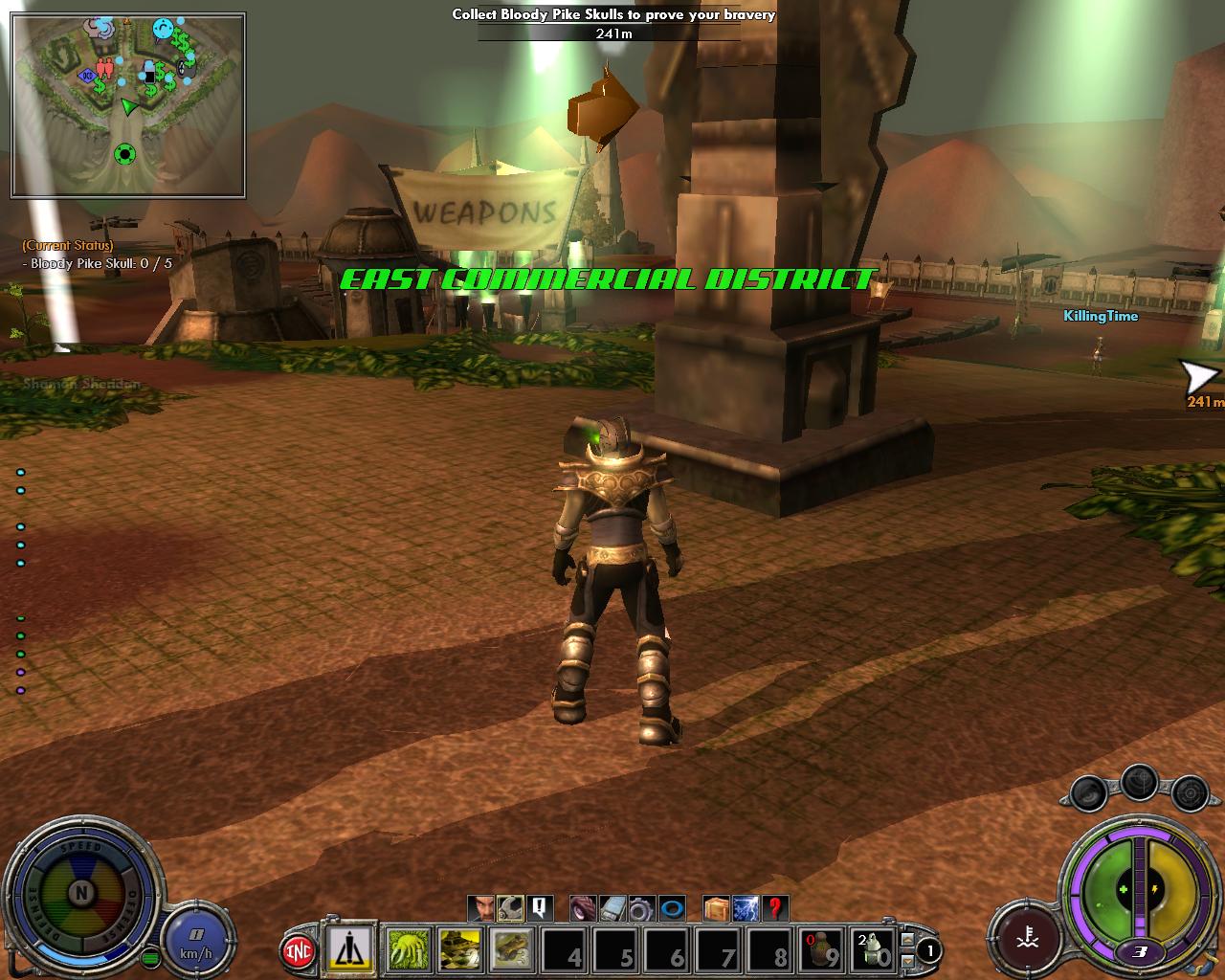Click the blue ring menu icon

(x=672, y=907)
